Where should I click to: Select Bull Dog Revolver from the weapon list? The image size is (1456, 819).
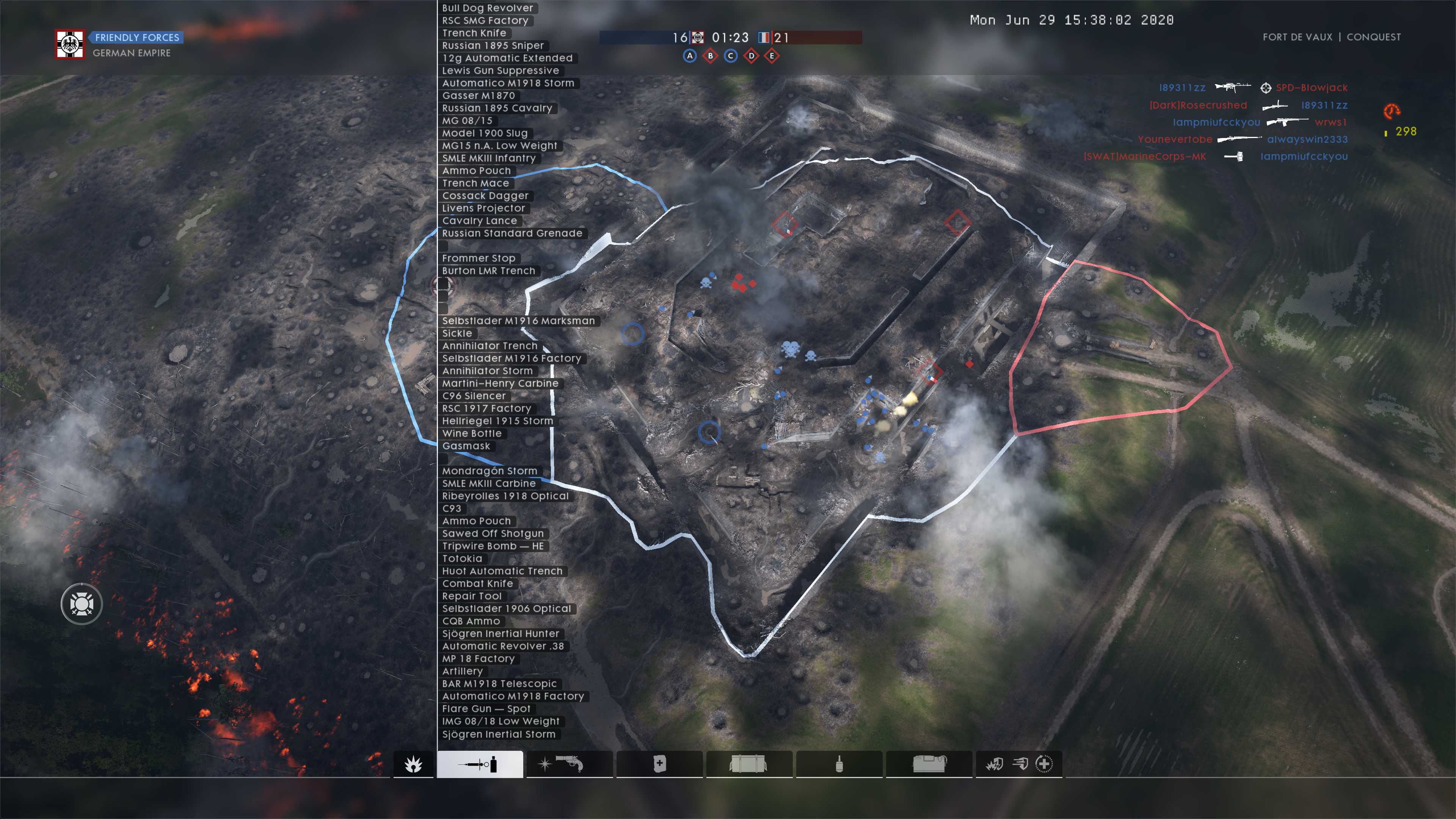487,8
